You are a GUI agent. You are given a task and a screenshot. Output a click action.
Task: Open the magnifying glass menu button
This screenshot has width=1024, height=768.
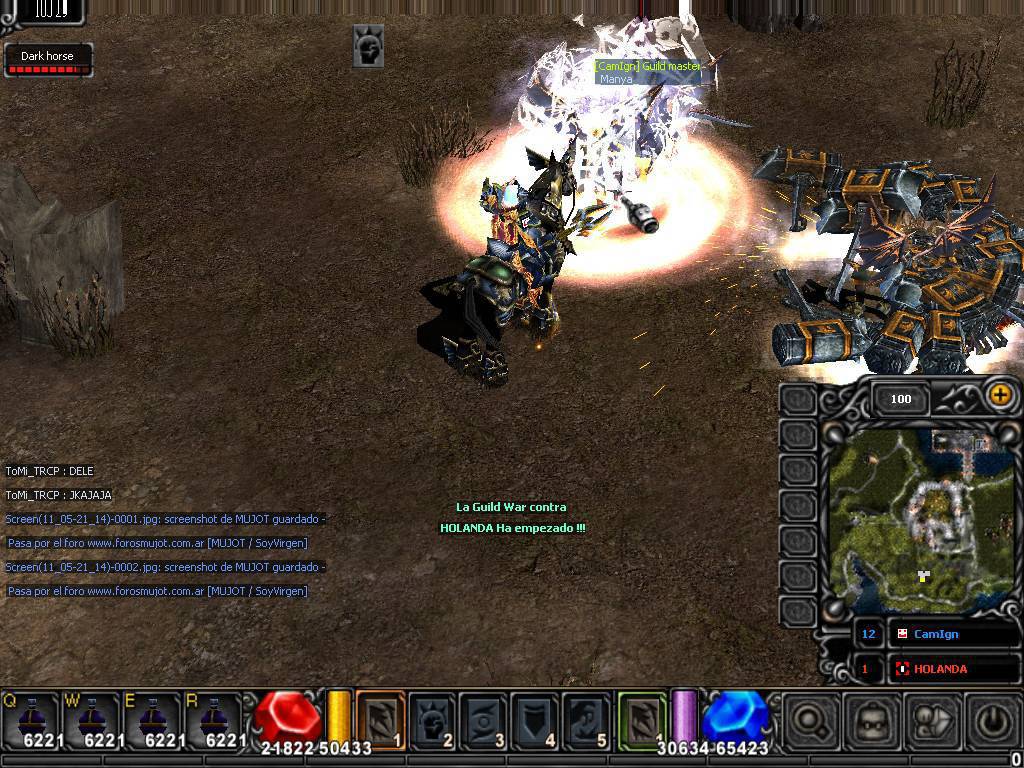pyautogui.click(x=809, y=720)
